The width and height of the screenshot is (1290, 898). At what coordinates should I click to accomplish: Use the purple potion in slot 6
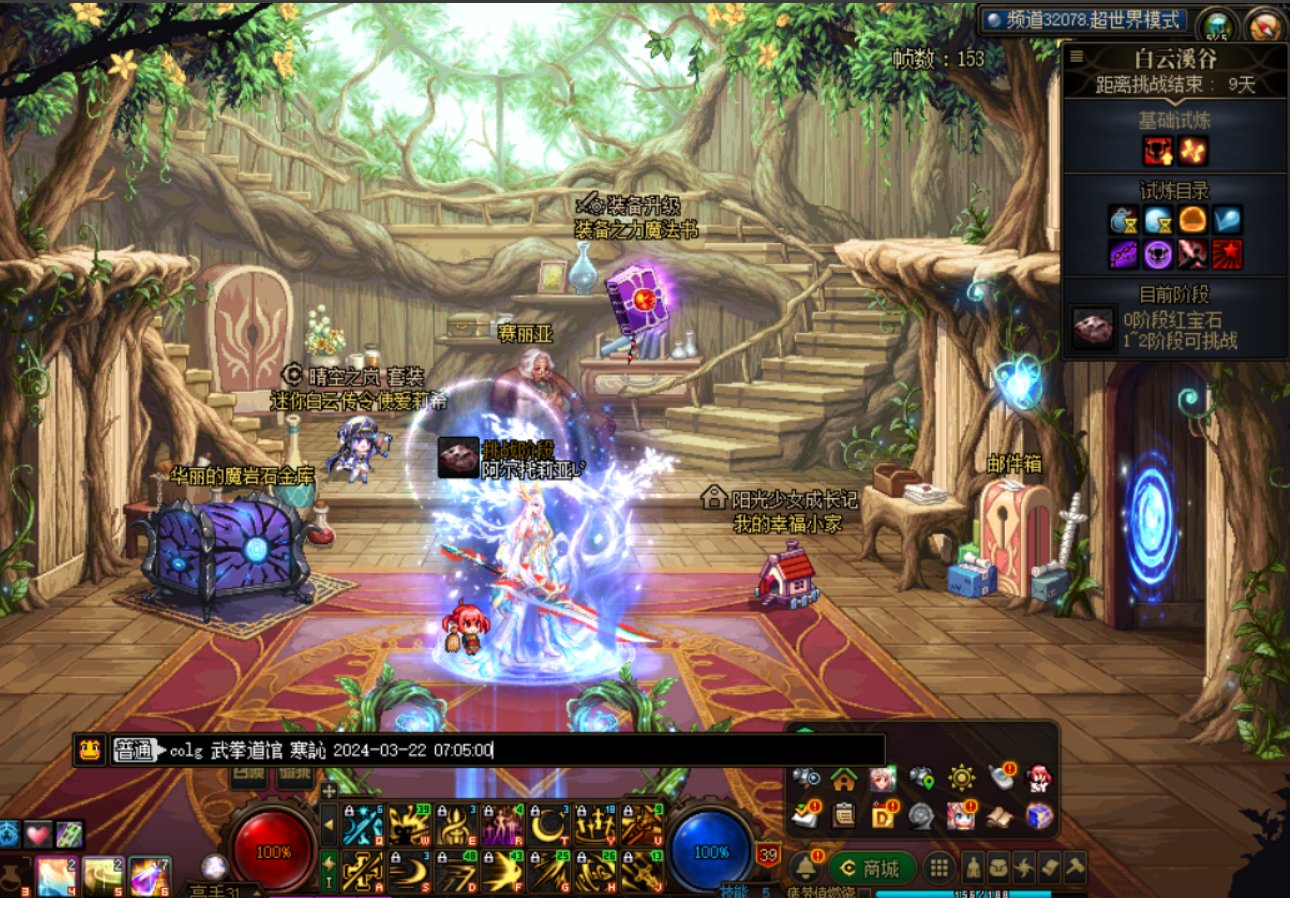pyautogui.click(x=149, y=877)
